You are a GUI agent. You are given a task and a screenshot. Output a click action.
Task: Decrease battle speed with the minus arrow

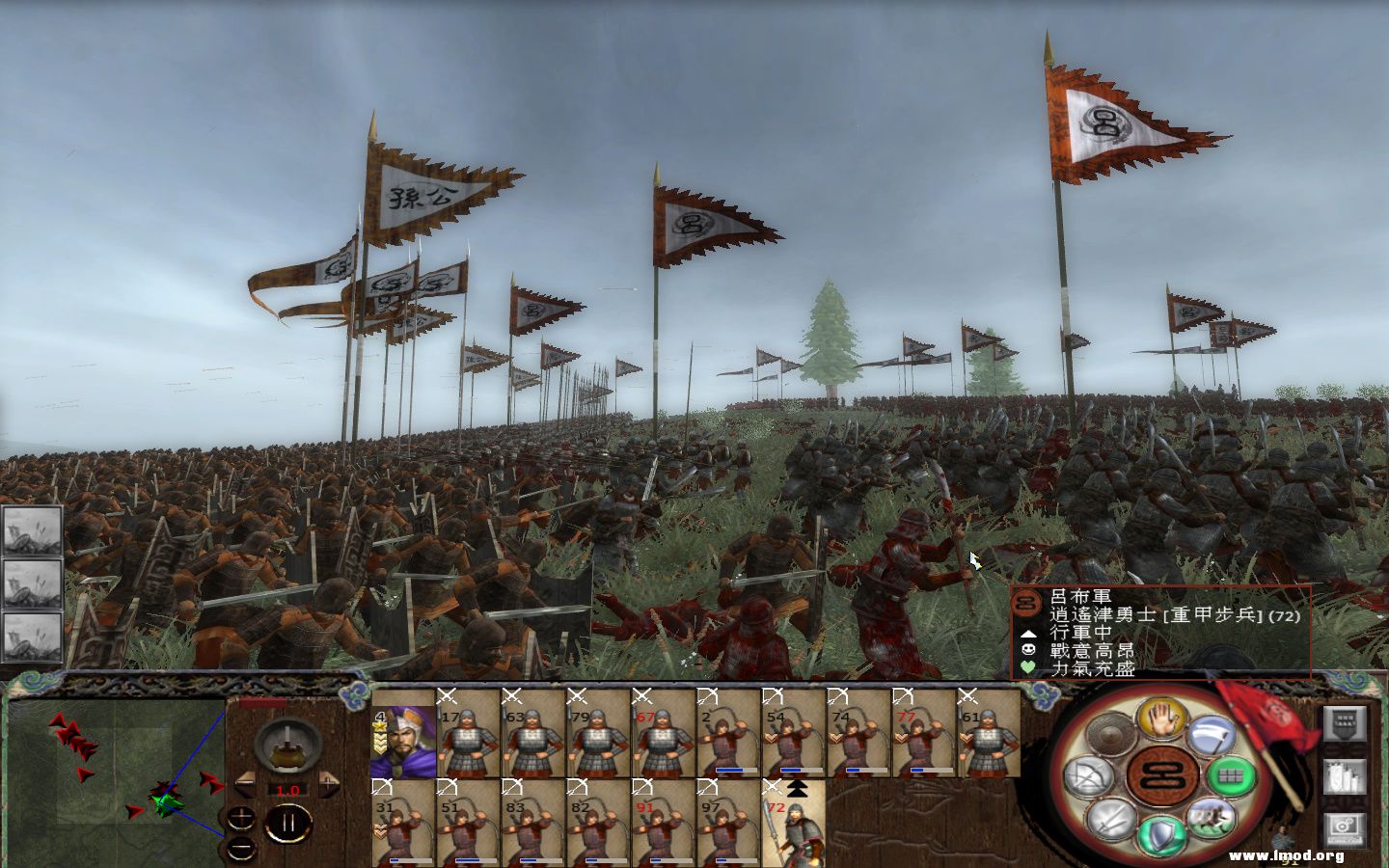point(247,784)
